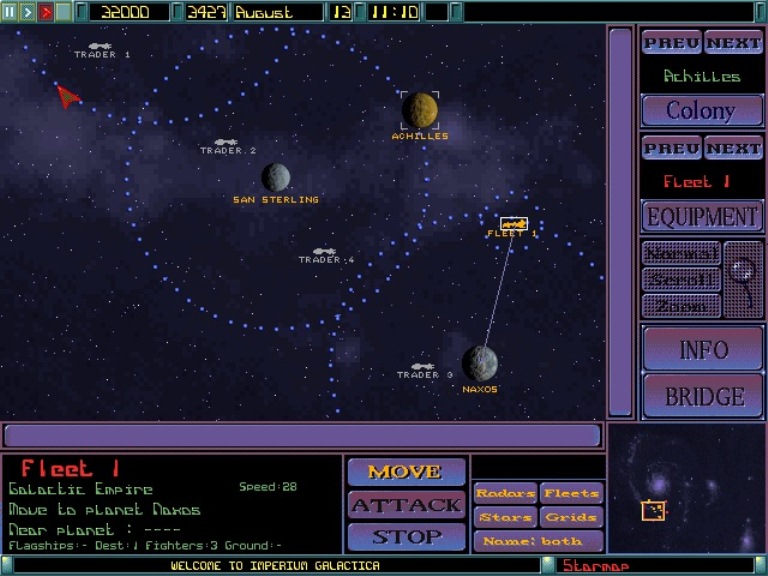Screen dimensions: 768x576
Task: Issue the MOVE order
Action: click(405, 471)
